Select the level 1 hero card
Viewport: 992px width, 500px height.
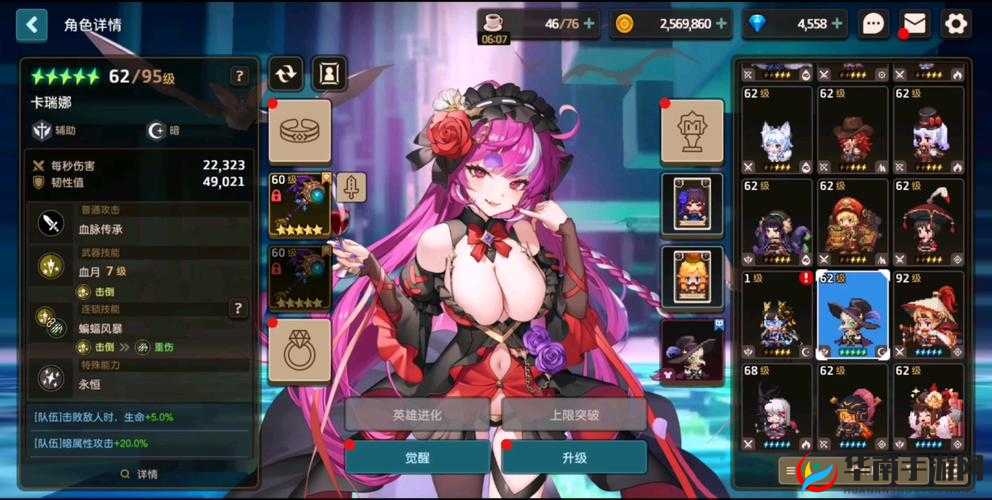[x=777, y=314]
